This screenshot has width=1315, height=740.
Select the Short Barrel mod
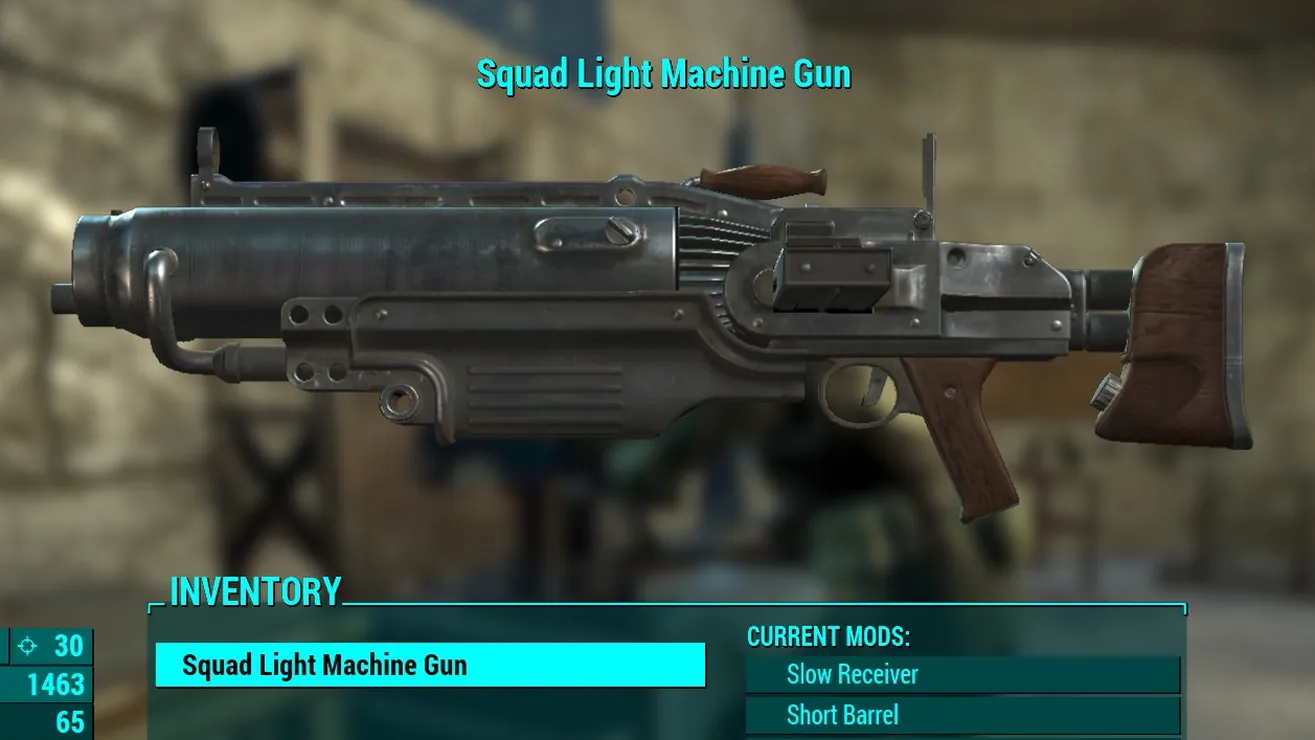click(x=962, y=716)
